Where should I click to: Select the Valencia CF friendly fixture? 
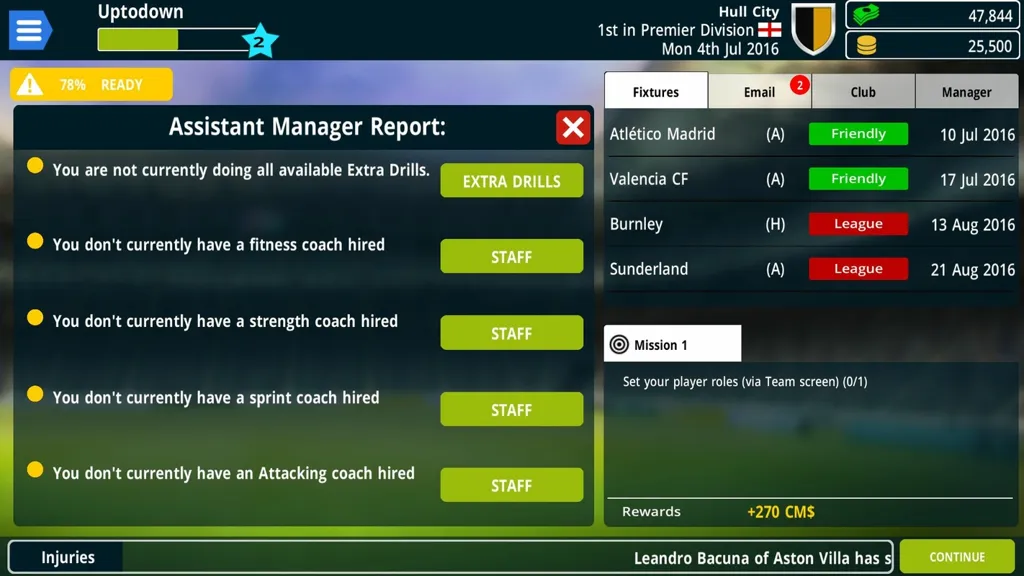click(811, 179)
